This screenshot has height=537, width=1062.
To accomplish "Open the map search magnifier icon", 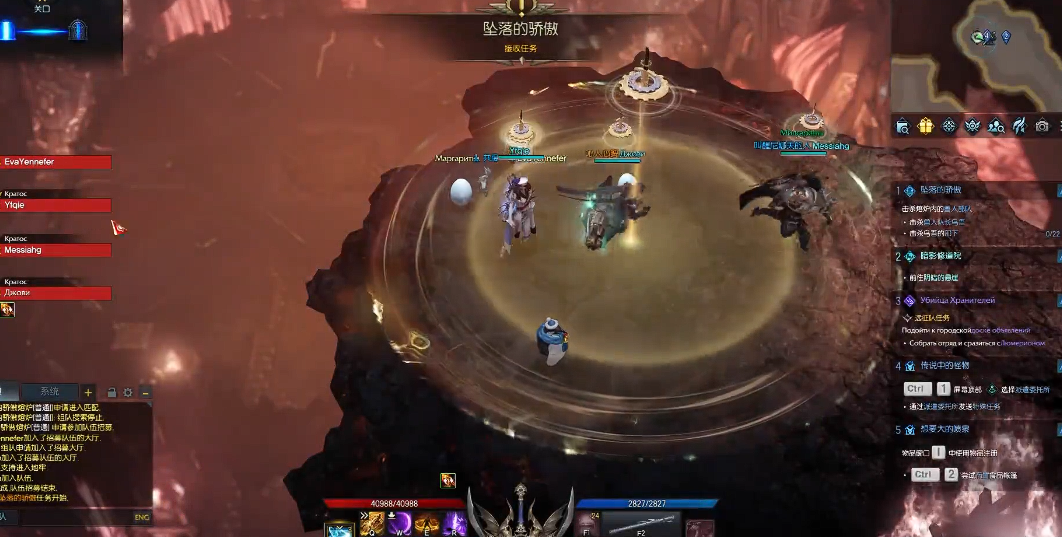I will [902, 126].
